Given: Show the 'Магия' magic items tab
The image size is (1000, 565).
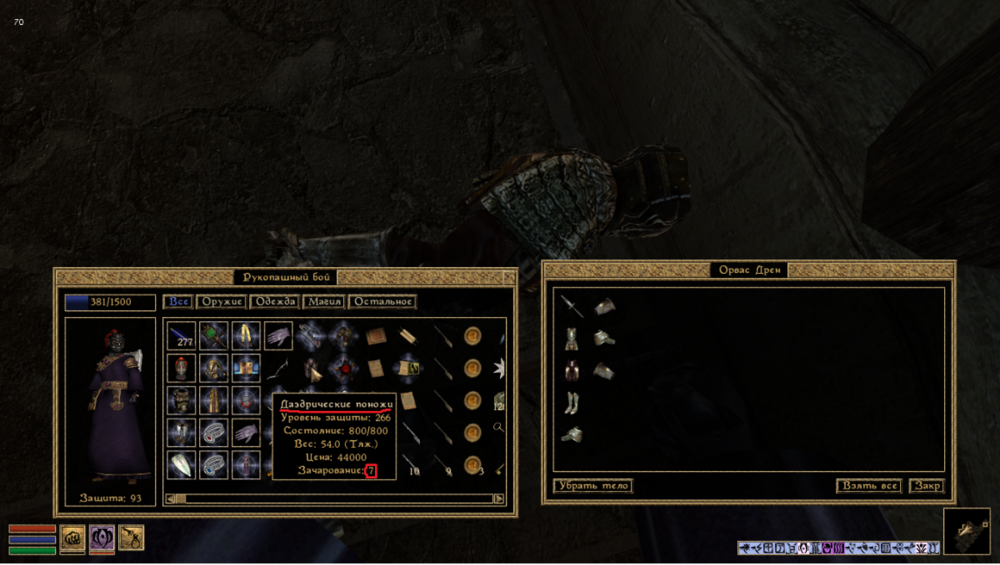Looking at the screenshot, I should (x=324, y=301).
